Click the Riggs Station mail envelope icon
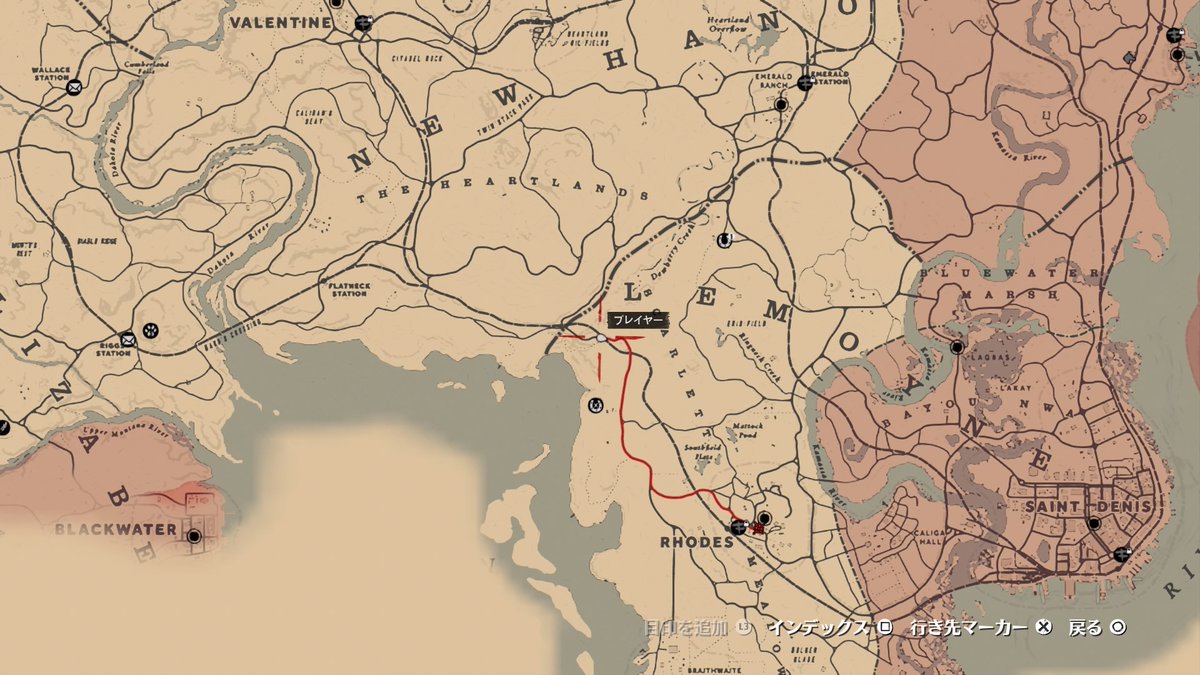Image resolution: width=1200 pixels, height=675 pixels. point(128,338)
